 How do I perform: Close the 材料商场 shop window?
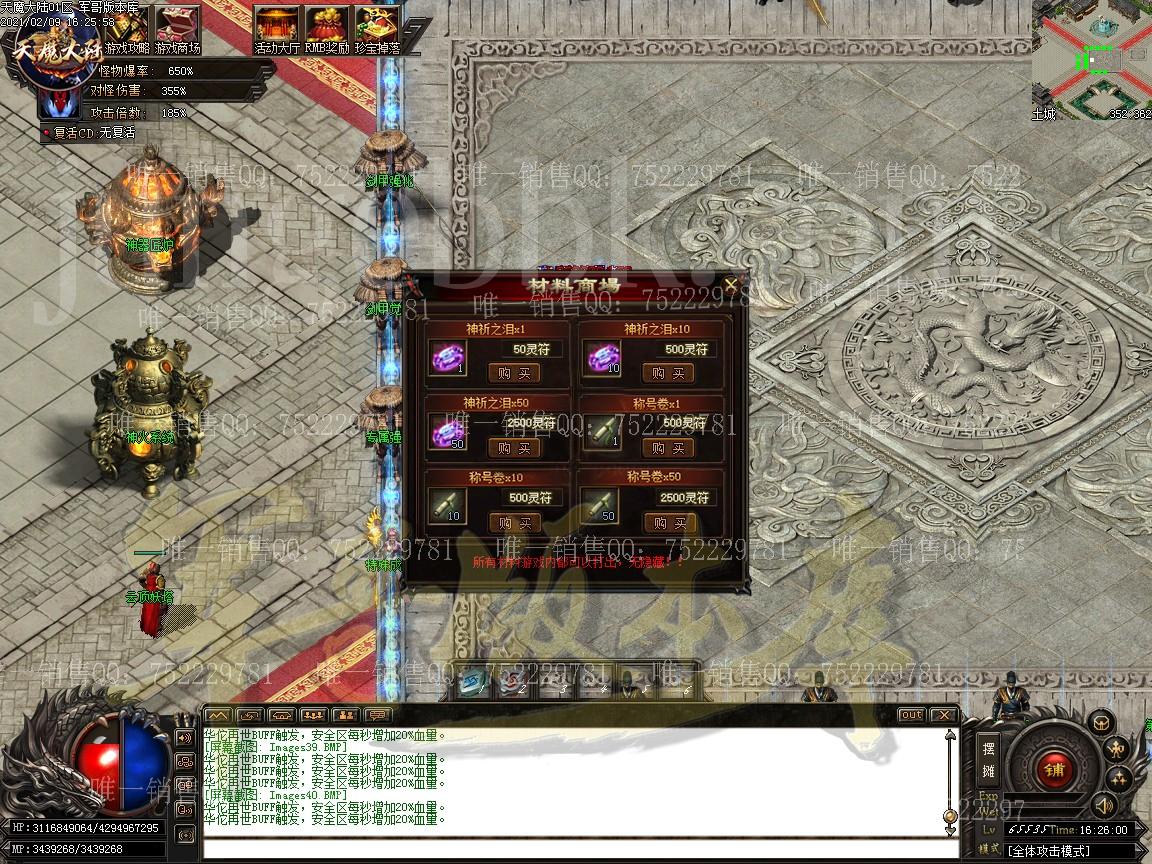[x=731, y=284]
